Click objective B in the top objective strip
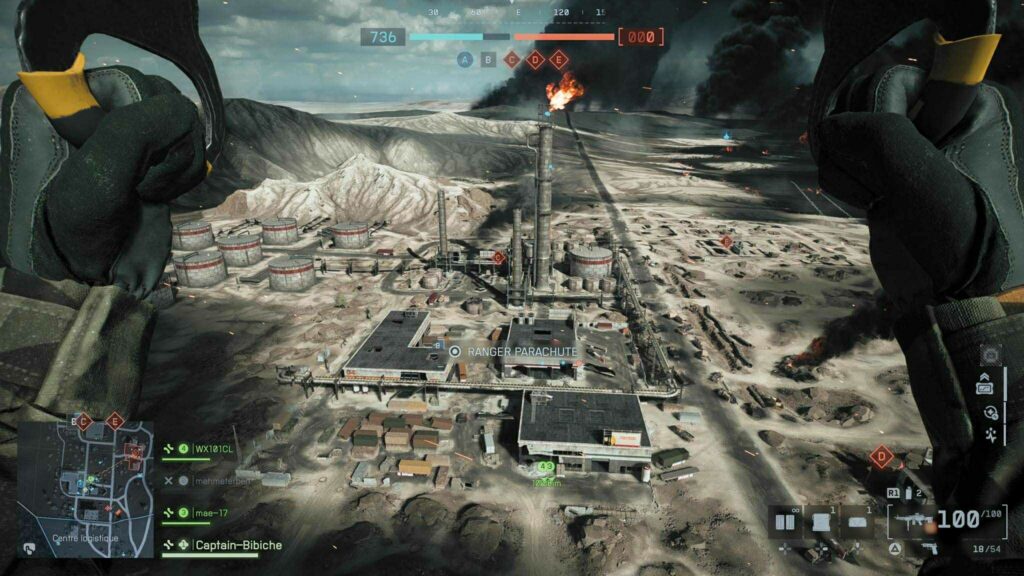This screenshot has height=576, width=1024. [488, 59]
